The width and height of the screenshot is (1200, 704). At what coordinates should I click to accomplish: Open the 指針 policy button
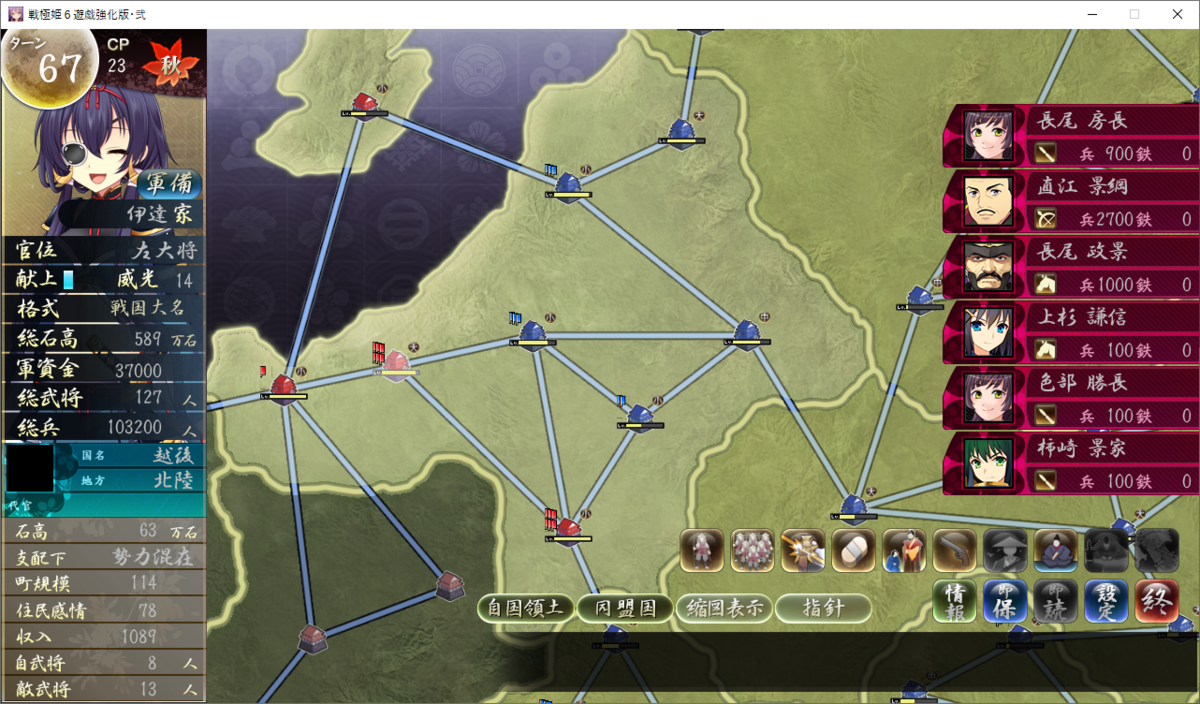click(x=822, y=608)
